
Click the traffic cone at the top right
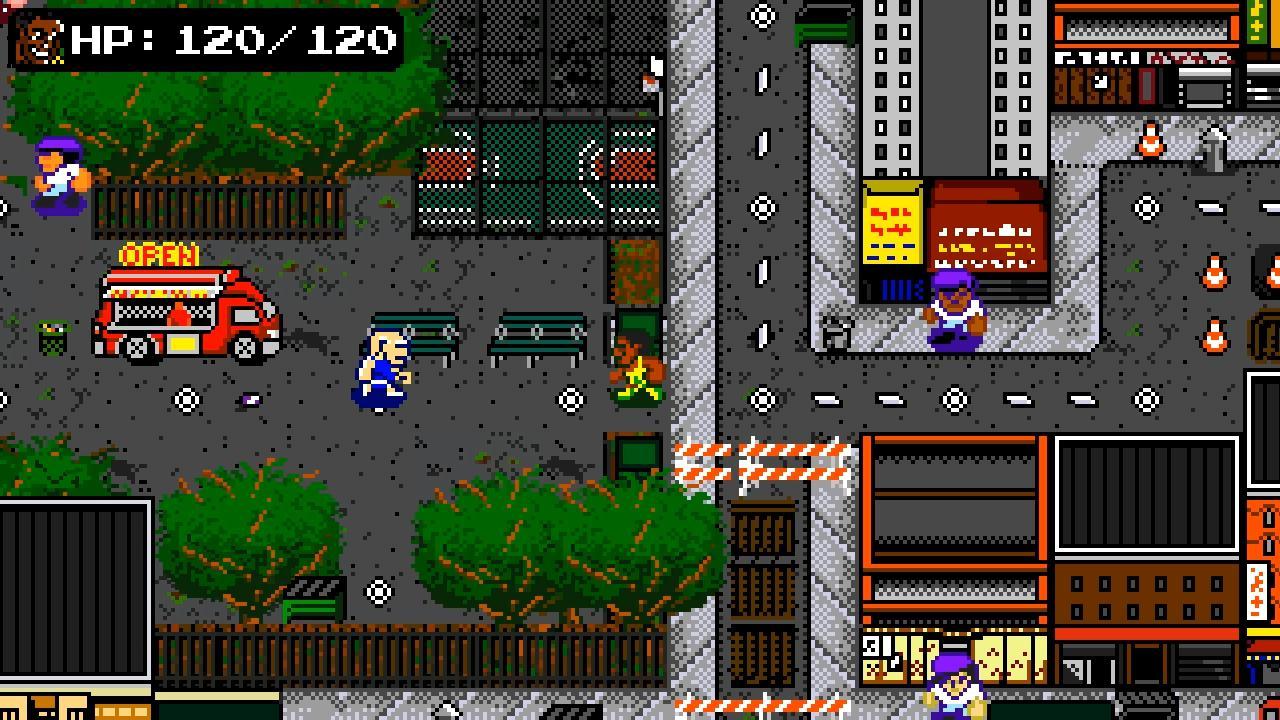click(1148, 140)
